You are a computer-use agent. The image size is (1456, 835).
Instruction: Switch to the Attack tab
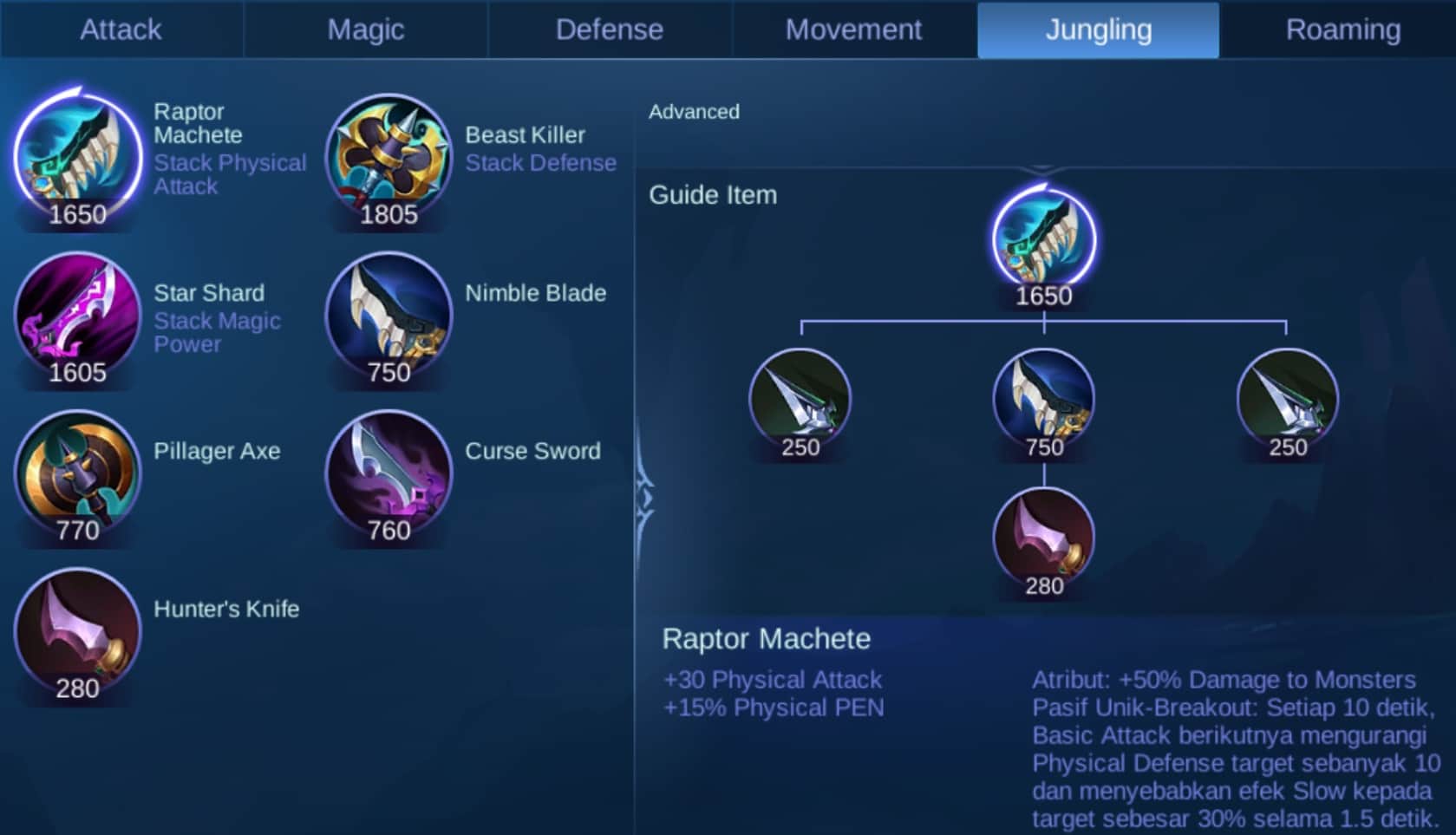click(x=121, y=29)
